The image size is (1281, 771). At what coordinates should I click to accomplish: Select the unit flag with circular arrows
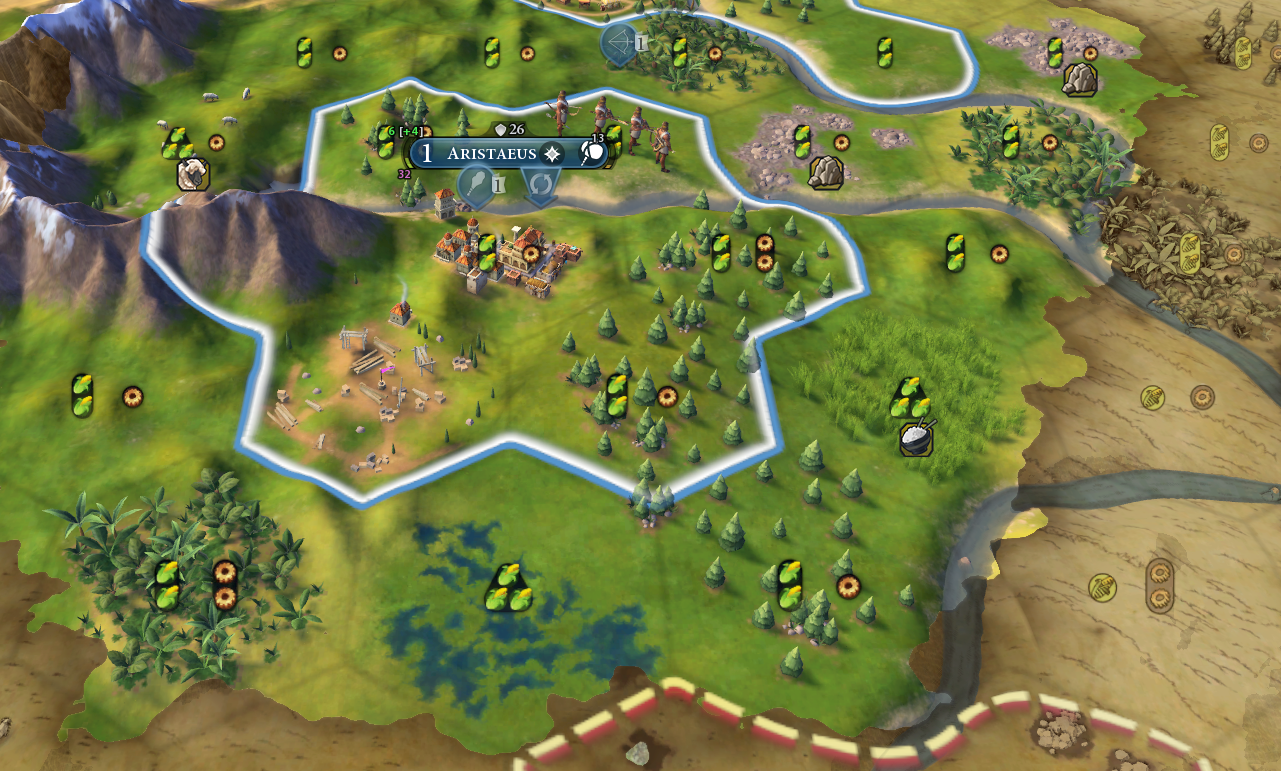[540, 184]
